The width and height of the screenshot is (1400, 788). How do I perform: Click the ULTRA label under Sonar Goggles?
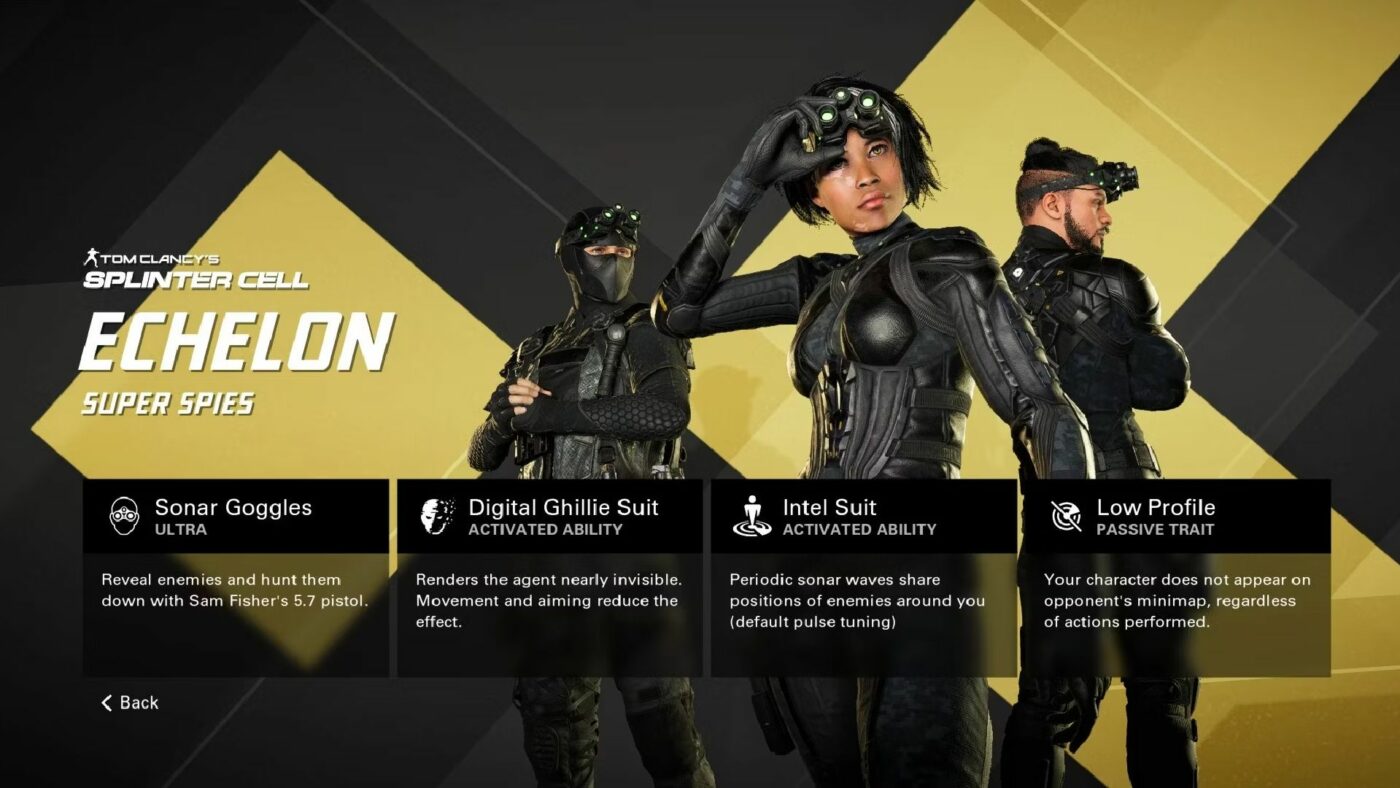pos(181,527)
